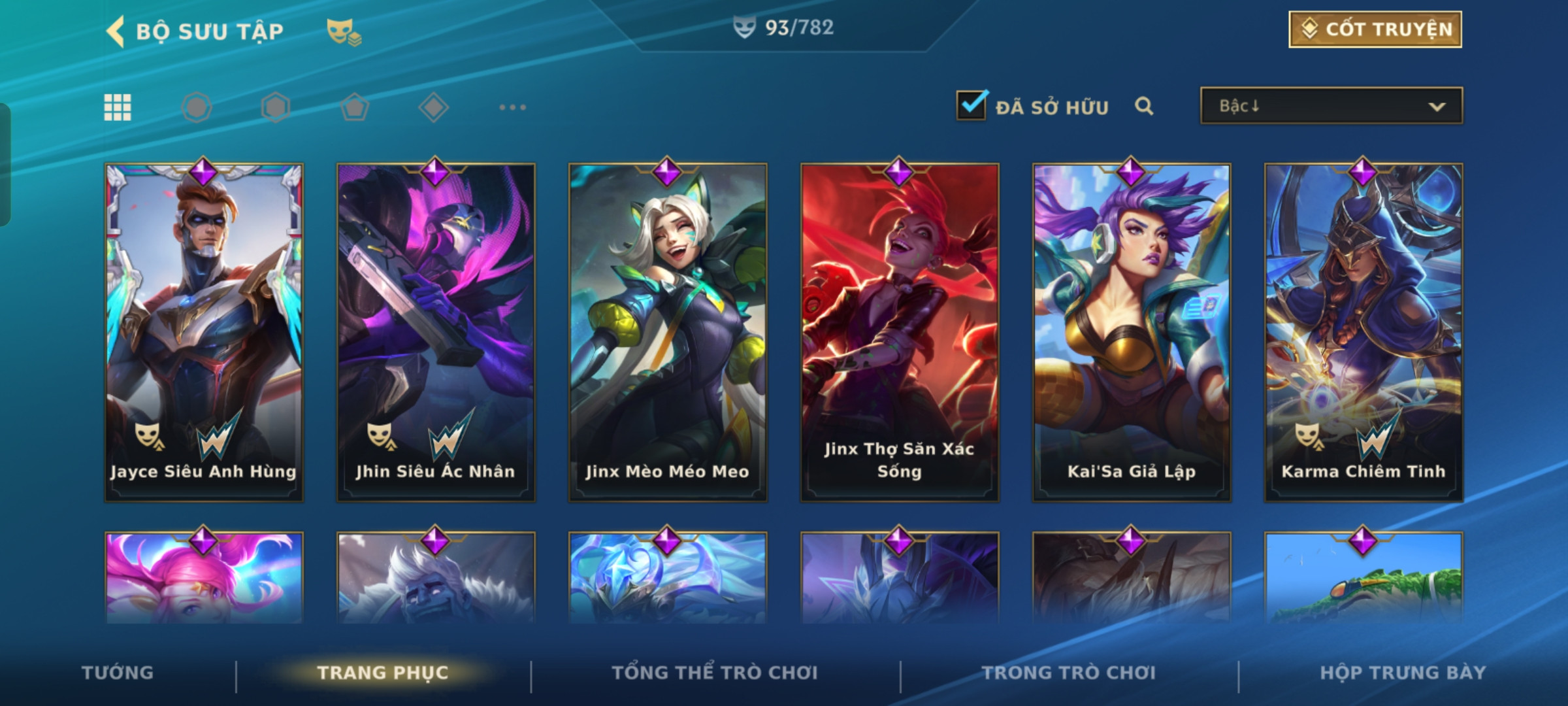Open the skin search magnifier
Screen dimensions: 1568x706
coord(1143,106)
